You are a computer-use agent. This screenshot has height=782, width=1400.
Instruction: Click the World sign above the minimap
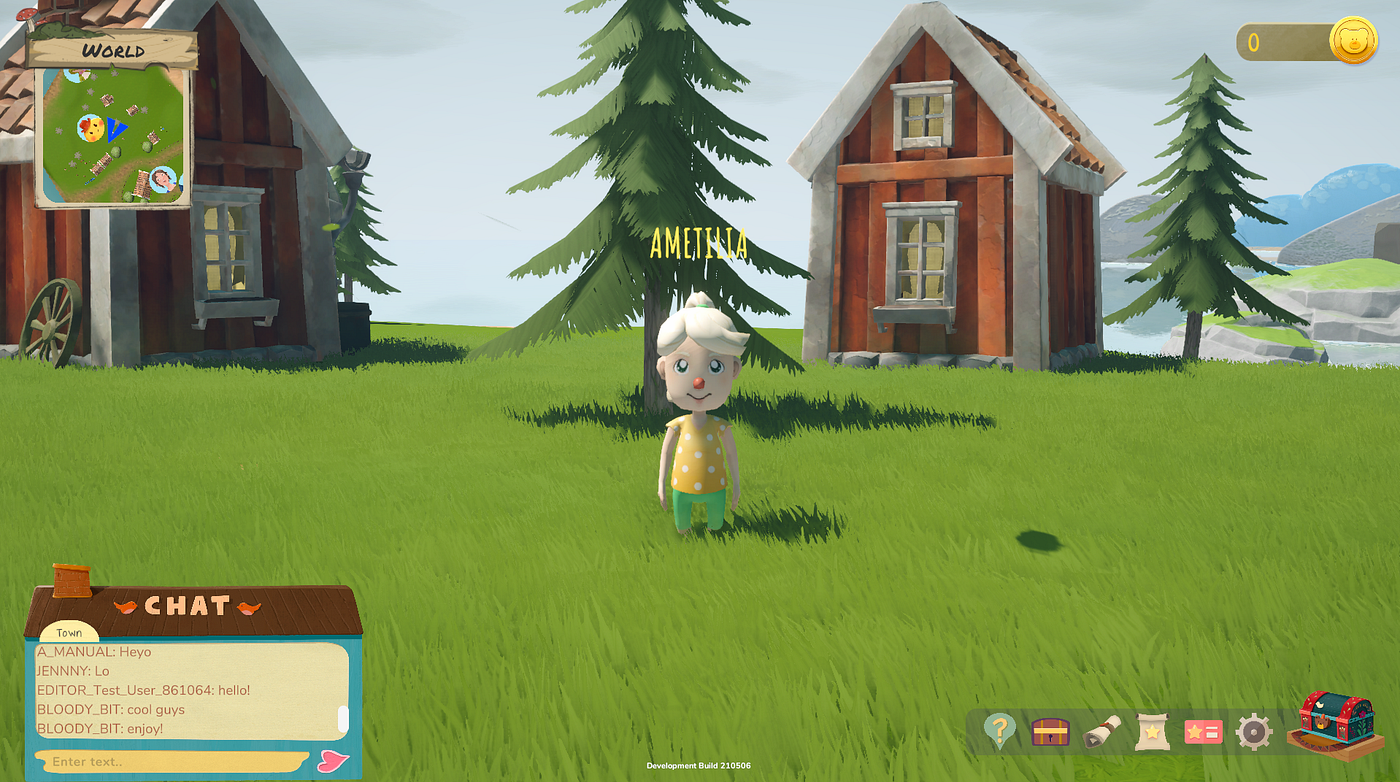[112, 49]
